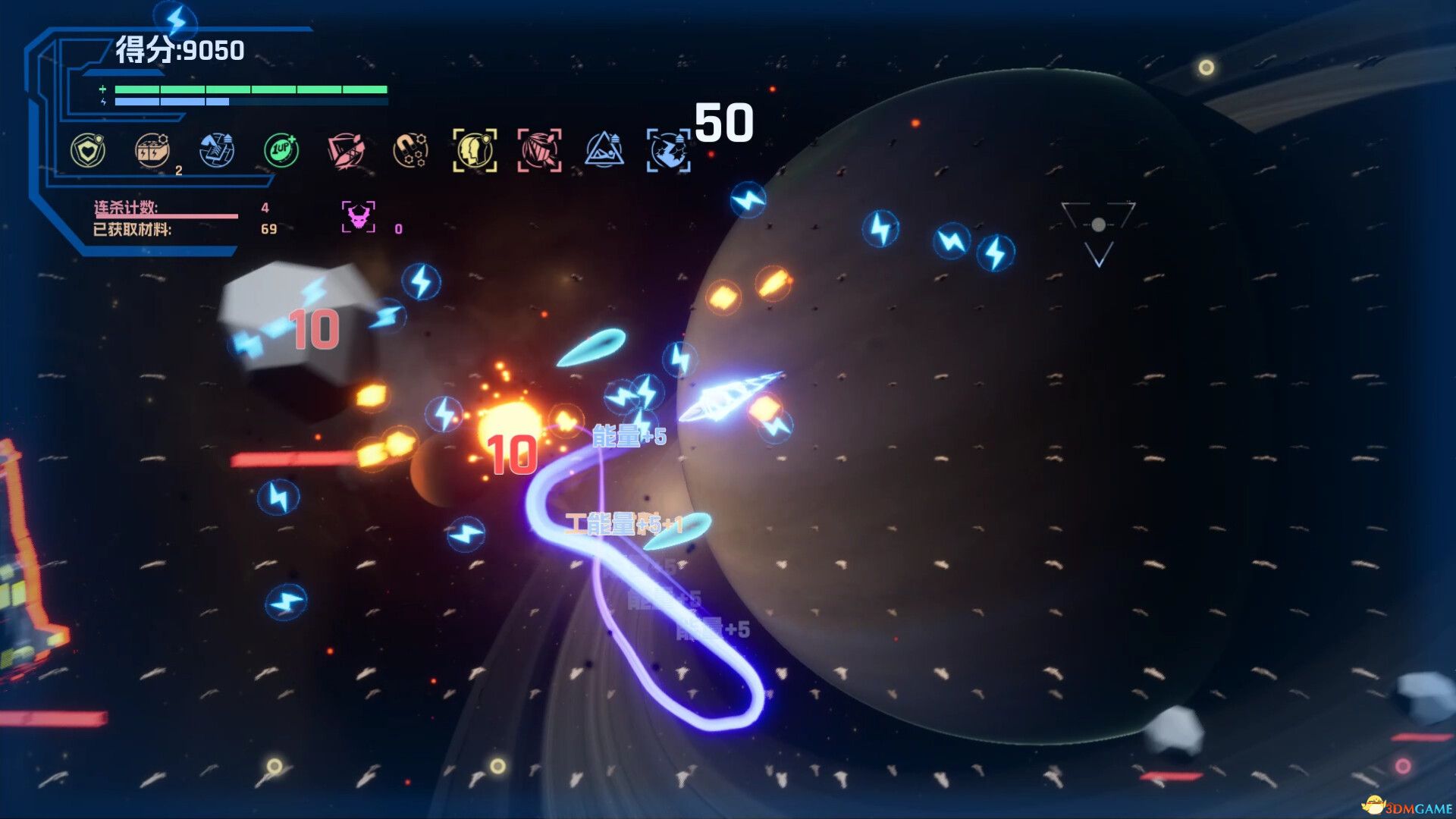Click the battery crate icon showing count 2
The height and width of the screenshot is (819, 1456).
pos(151,149)
